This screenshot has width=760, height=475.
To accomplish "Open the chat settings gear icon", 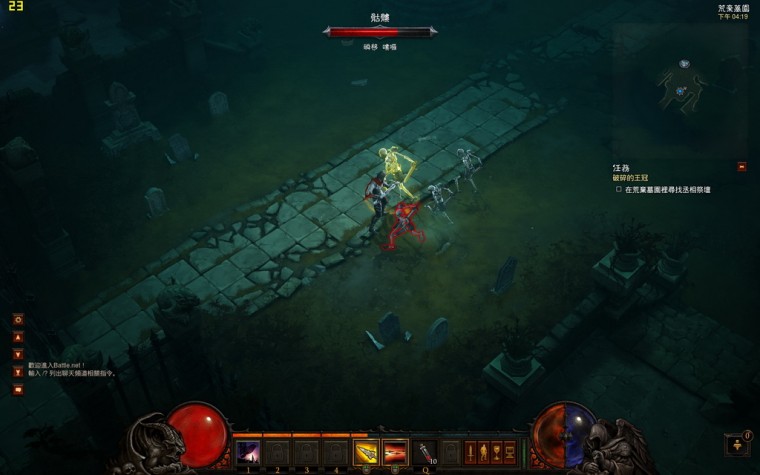I will pyautogui.click(x=17, y=320).
